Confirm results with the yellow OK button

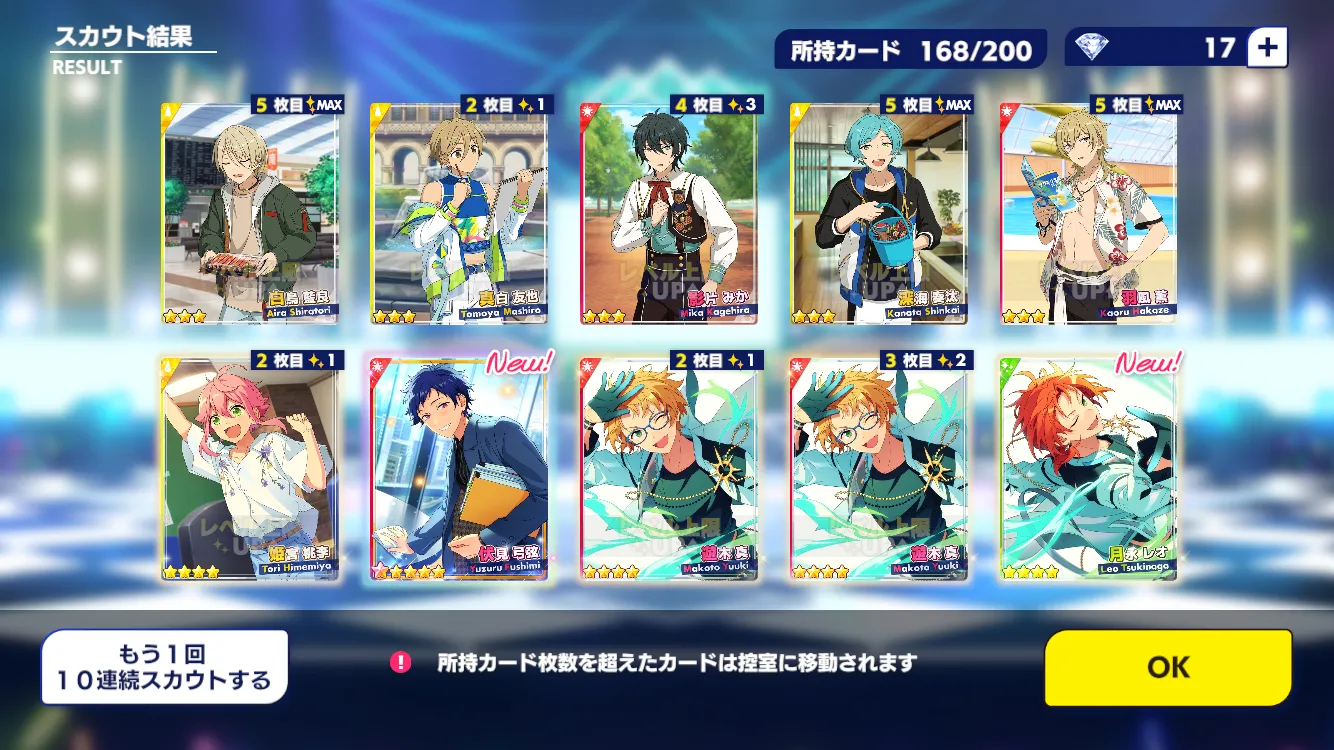click(1167, 667)
